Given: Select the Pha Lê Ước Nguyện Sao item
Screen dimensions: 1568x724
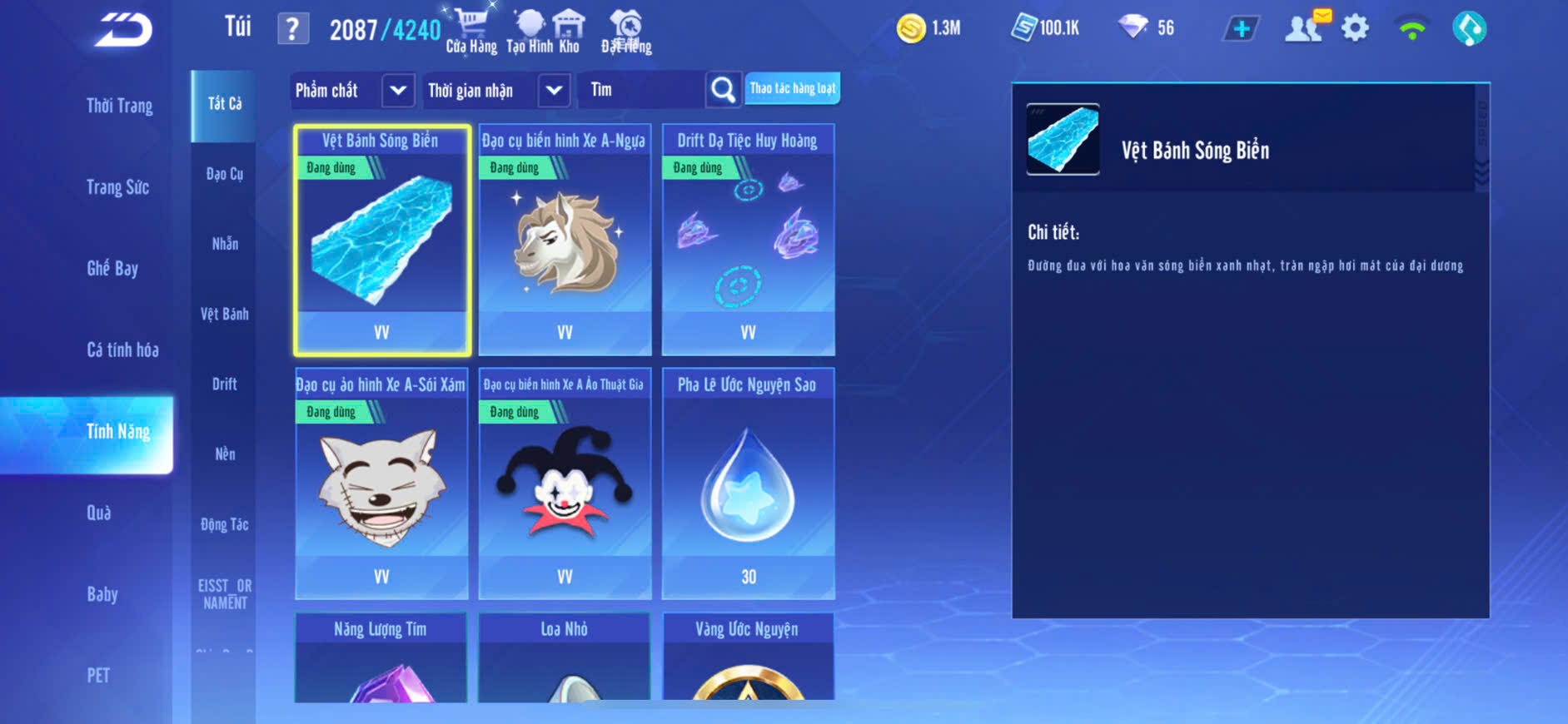Looking at the screenshot, I should tap(748, 483).
